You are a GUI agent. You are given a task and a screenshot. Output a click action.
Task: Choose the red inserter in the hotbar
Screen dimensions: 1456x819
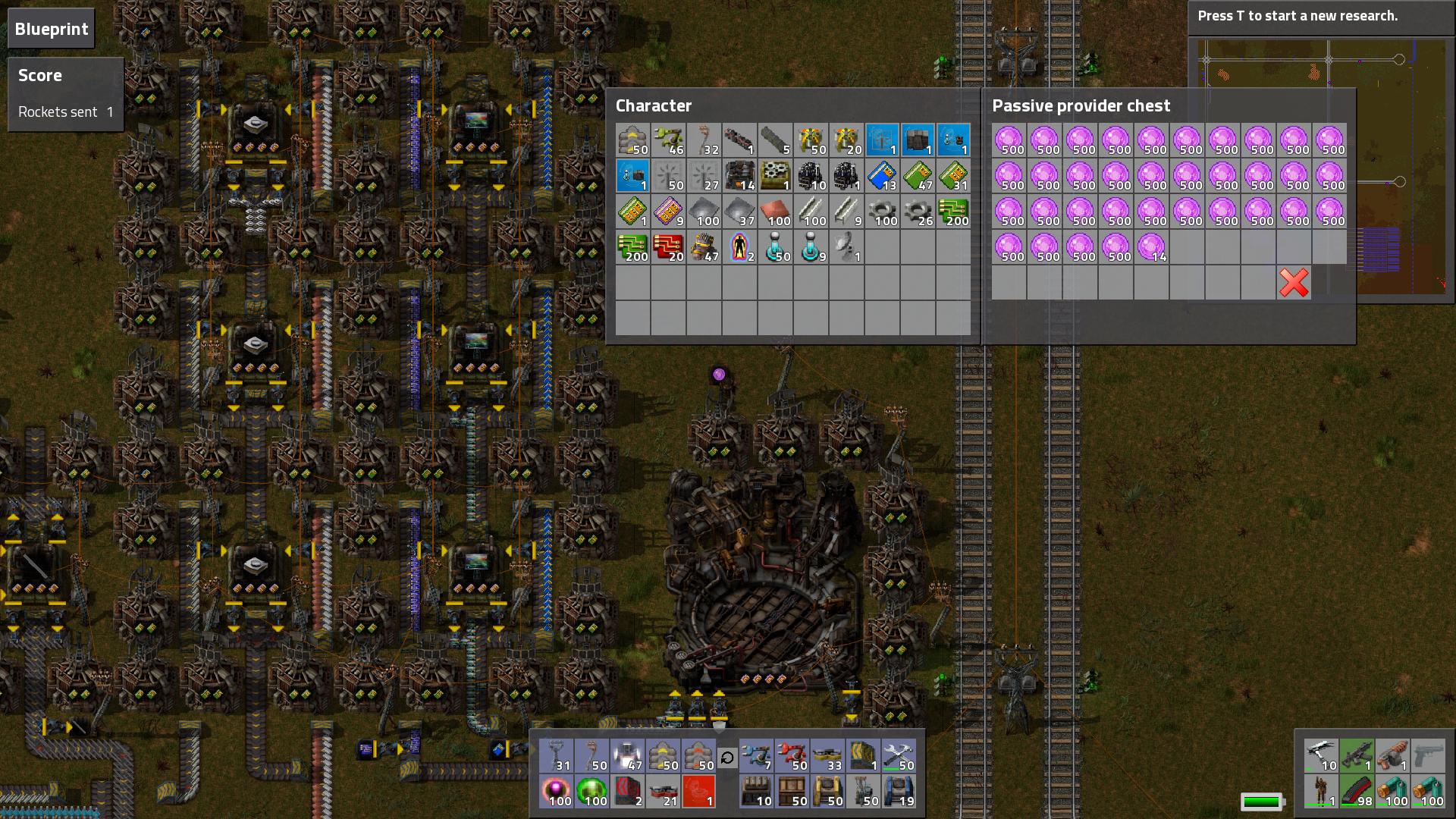pyautogui.click(x=792, y=757)
